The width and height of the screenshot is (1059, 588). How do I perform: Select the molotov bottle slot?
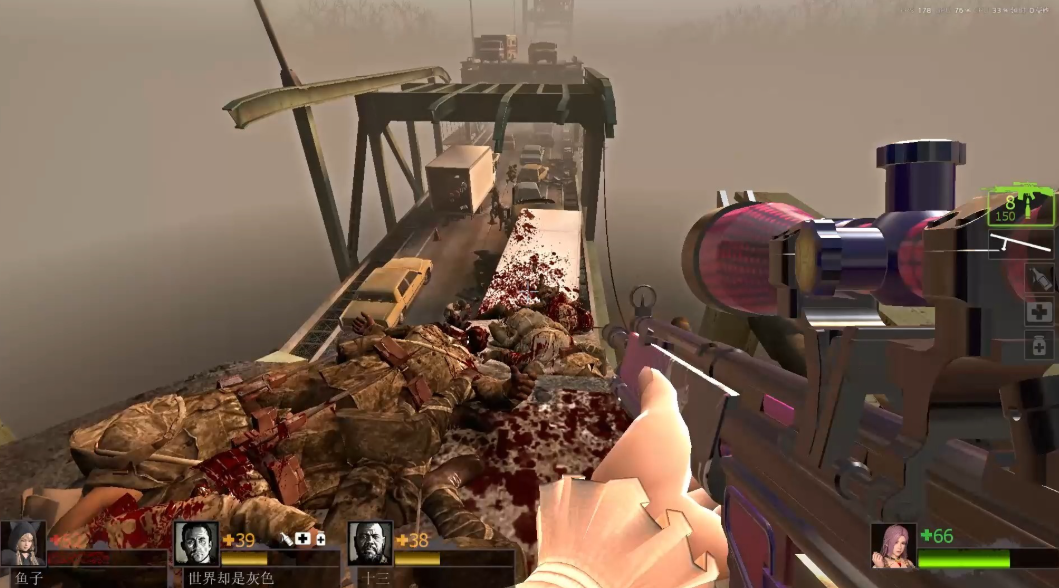(x=1038, y=277)
